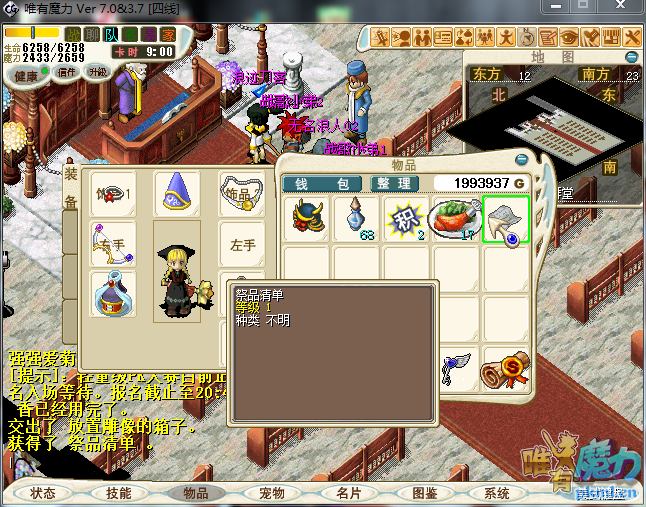Screen dimensions: 646x507
Task: Click the 升级 level-up button
Action: (x=98, y=72)
